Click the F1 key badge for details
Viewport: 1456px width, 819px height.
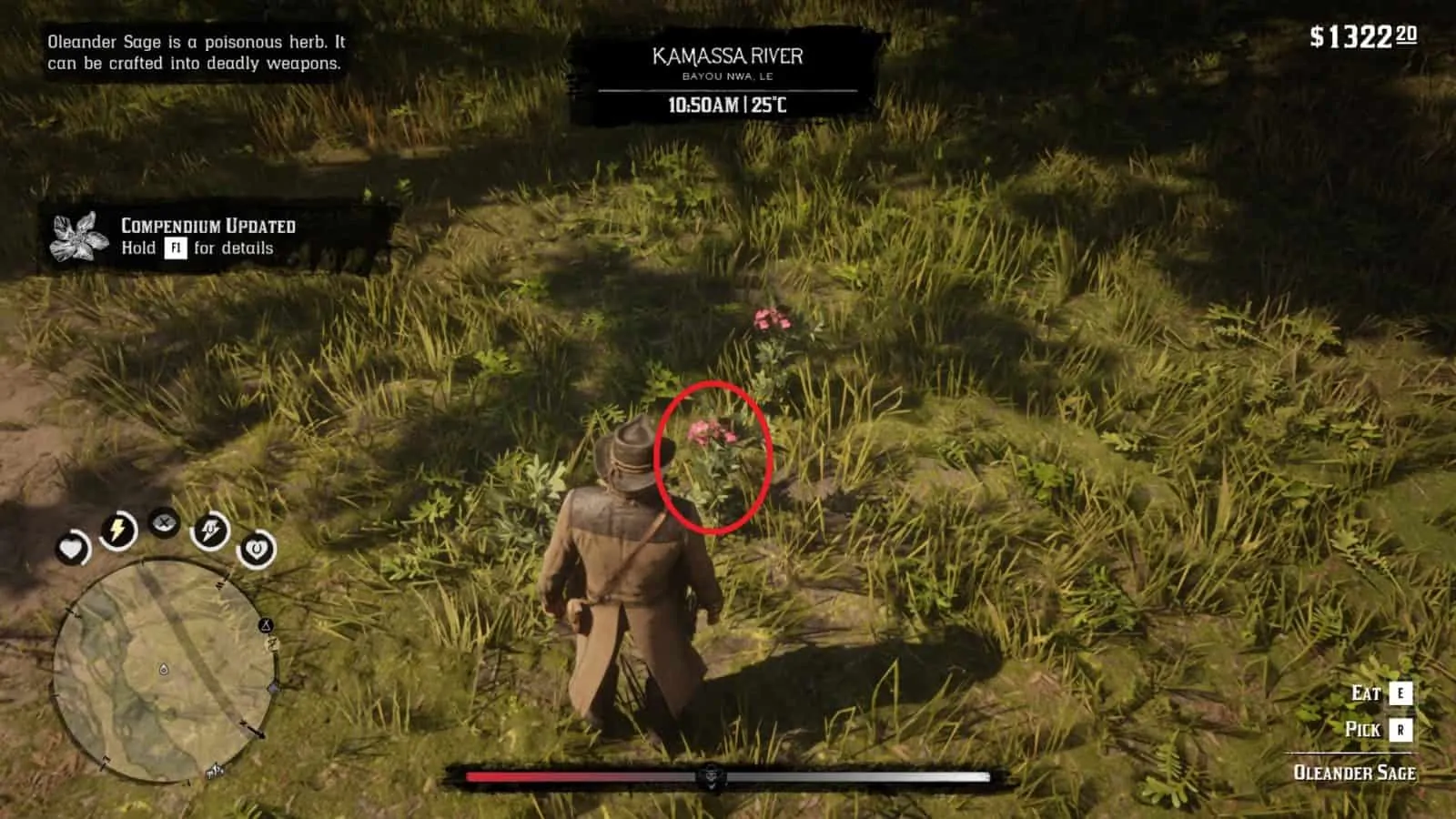pyautogui.click(x=175, y=247)
